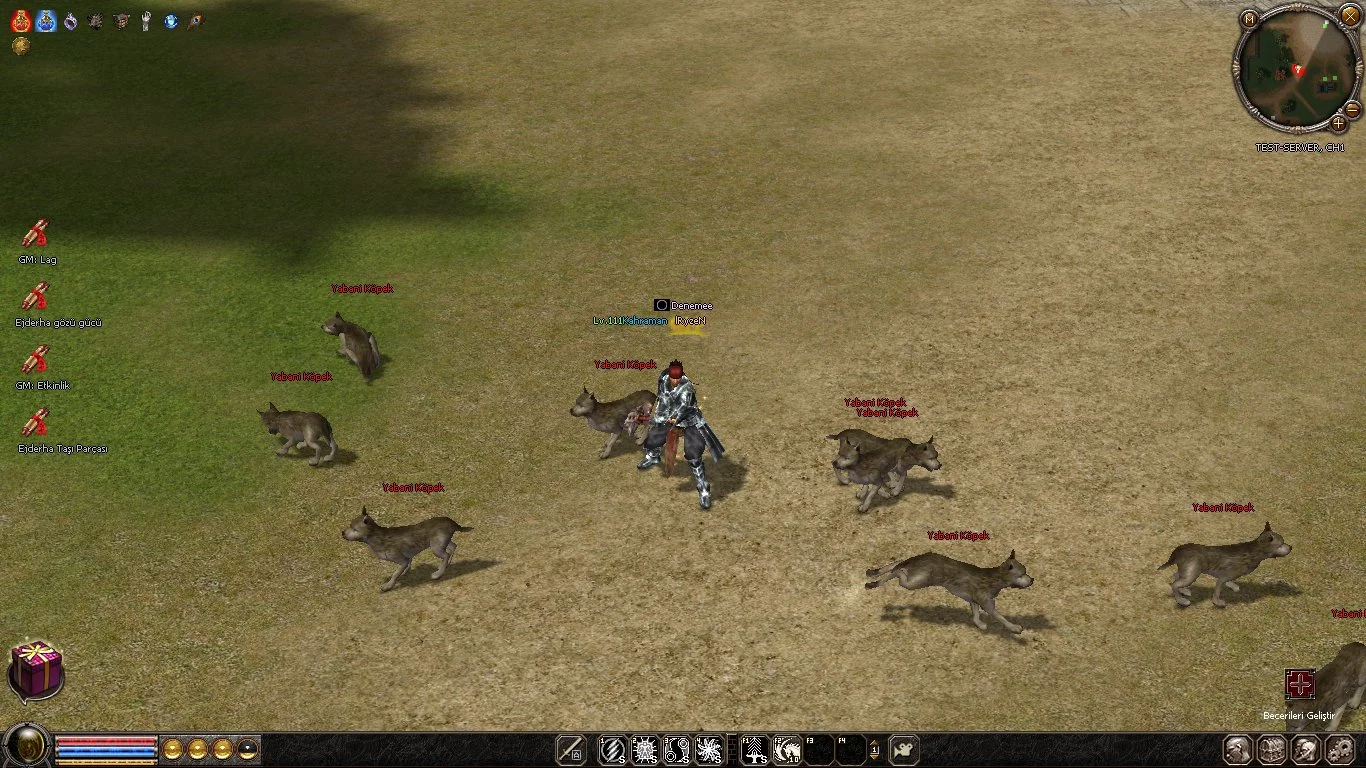Open the GM: Etkinlik scroll
Viewport: 1366px width, 768px height.
[x=36, y=360]
